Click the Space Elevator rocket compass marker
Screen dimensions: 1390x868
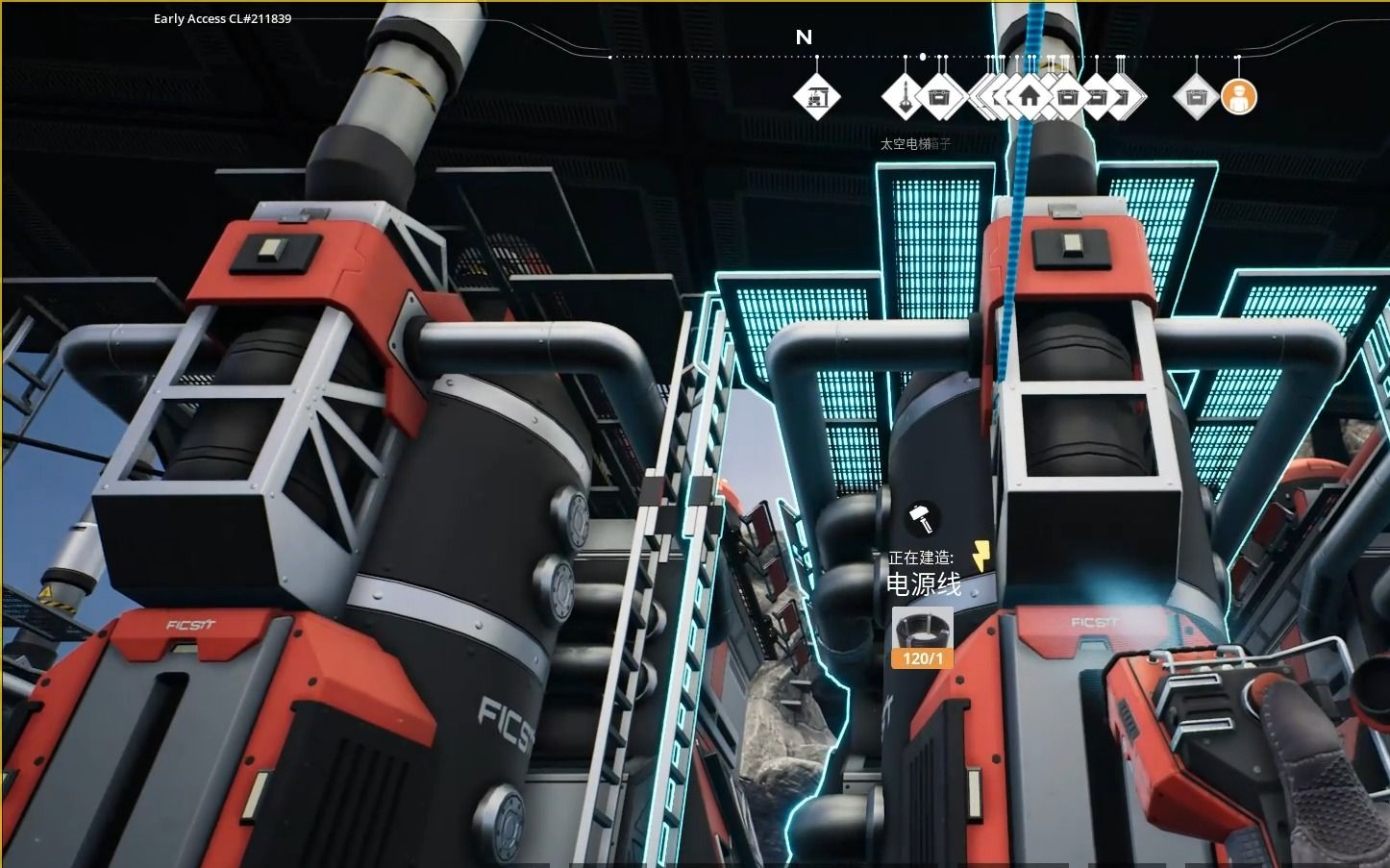pos(905,97)
